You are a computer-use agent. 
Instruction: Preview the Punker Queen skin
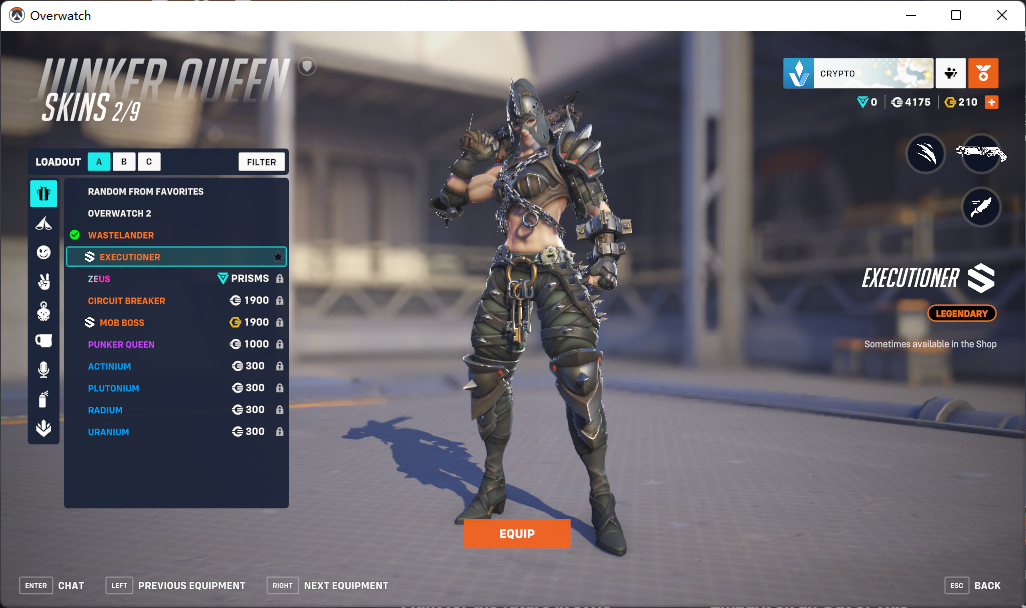pyautogui.click(x=121, y=345)
